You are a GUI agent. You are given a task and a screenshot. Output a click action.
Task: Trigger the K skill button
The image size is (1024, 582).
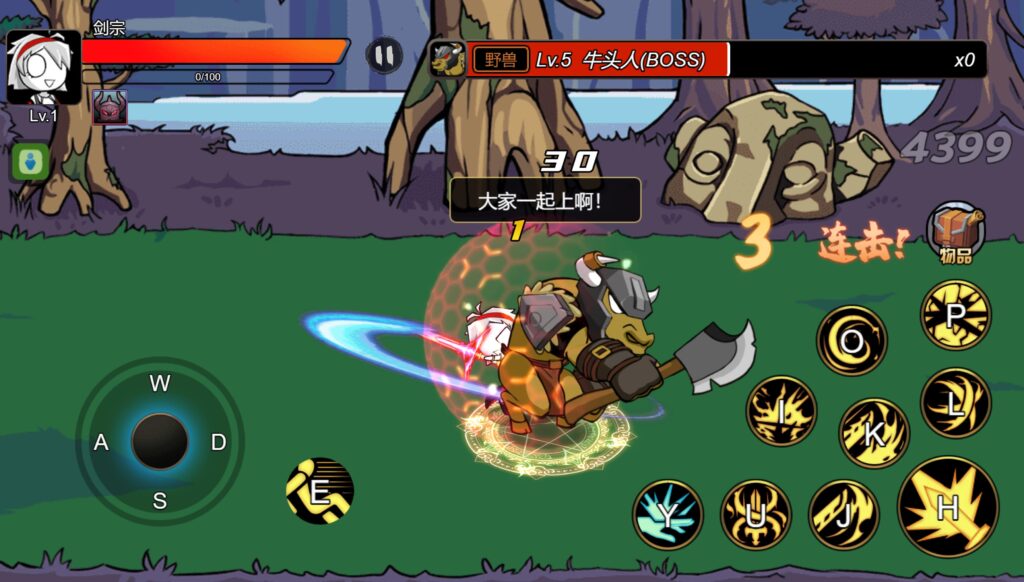coord(873,433)
